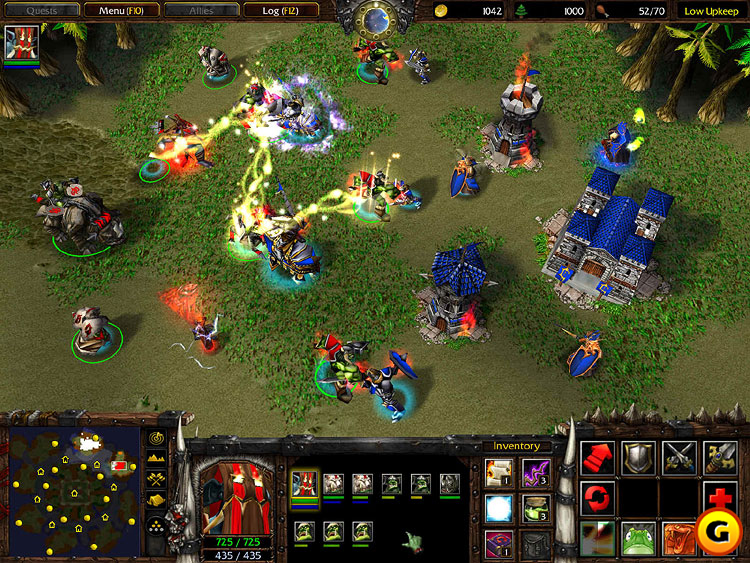Use the green potion jar item
This screenshot has height=563, width=750.
coord(535,508)
